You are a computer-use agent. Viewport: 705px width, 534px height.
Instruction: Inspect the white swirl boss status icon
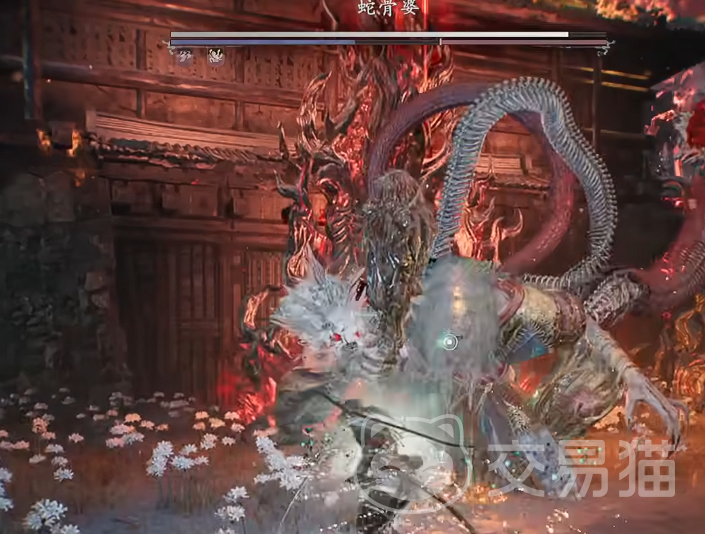click(214, 57)
